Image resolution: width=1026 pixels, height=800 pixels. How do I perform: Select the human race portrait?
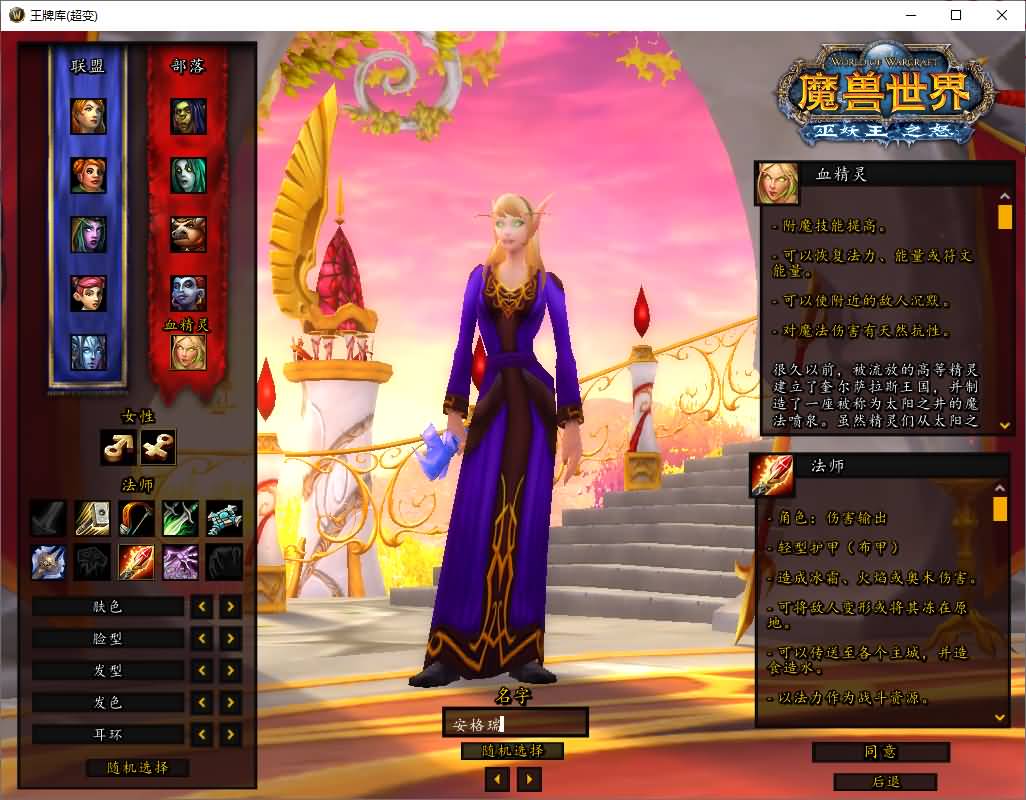tap(88, 117)
